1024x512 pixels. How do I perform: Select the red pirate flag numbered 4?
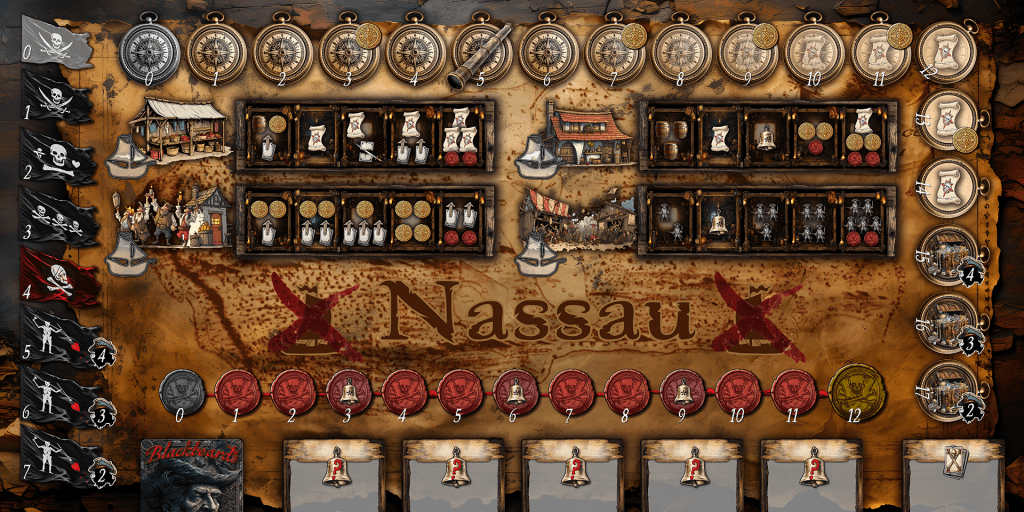coord(58,278)
